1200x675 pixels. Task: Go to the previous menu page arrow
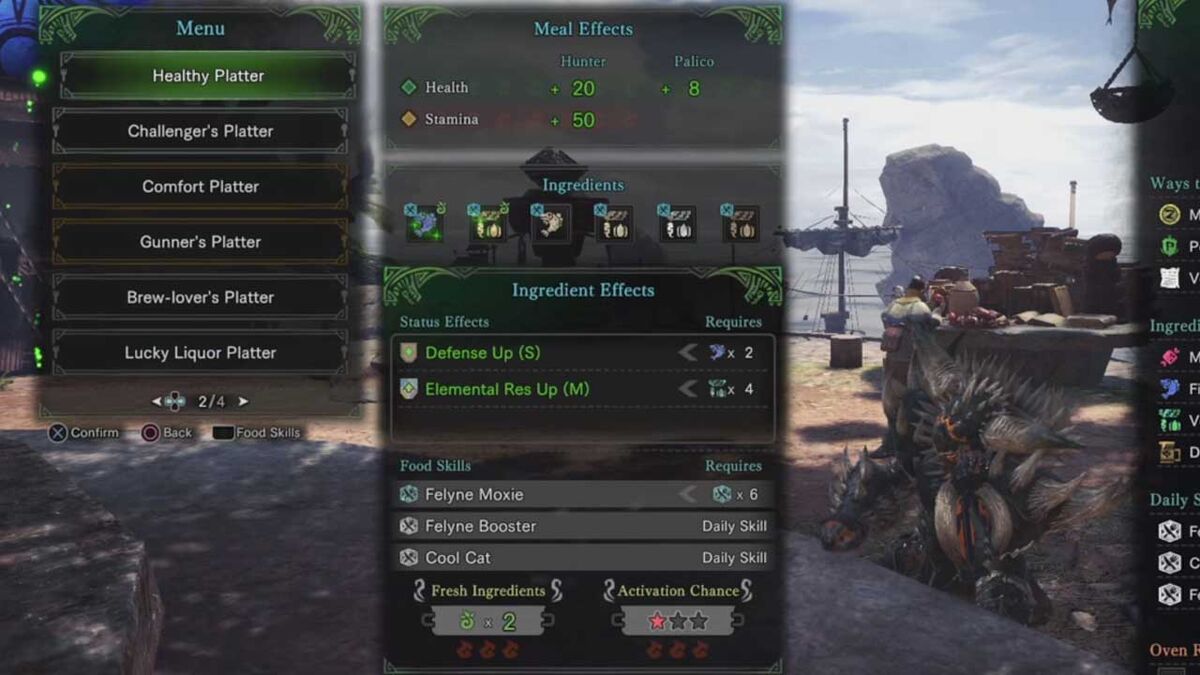(x=156, y=402)
